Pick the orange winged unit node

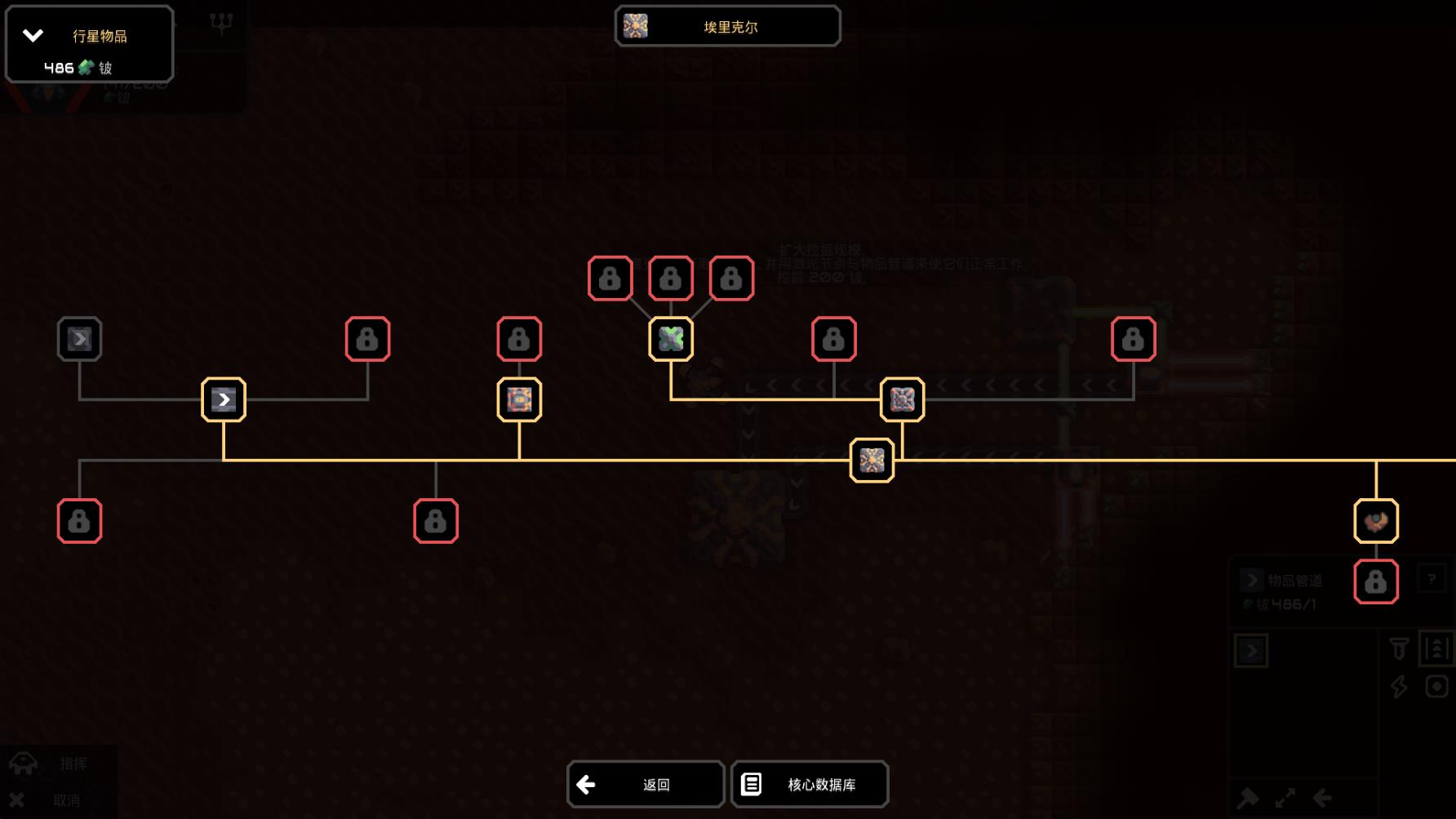pyautogui.click(x=1376, y=521)
